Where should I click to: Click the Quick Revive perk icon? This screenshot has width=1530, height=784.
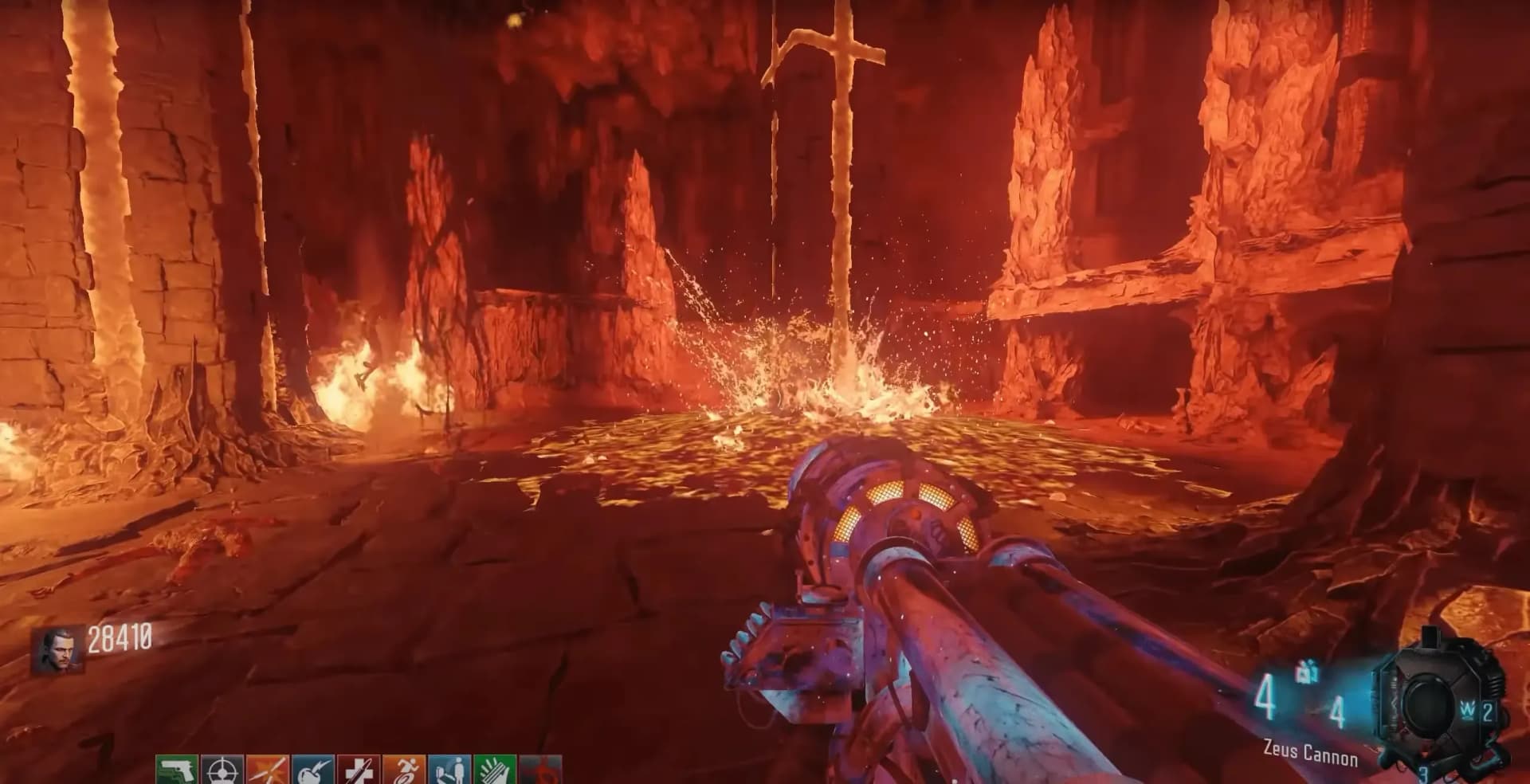pos(449,771)
